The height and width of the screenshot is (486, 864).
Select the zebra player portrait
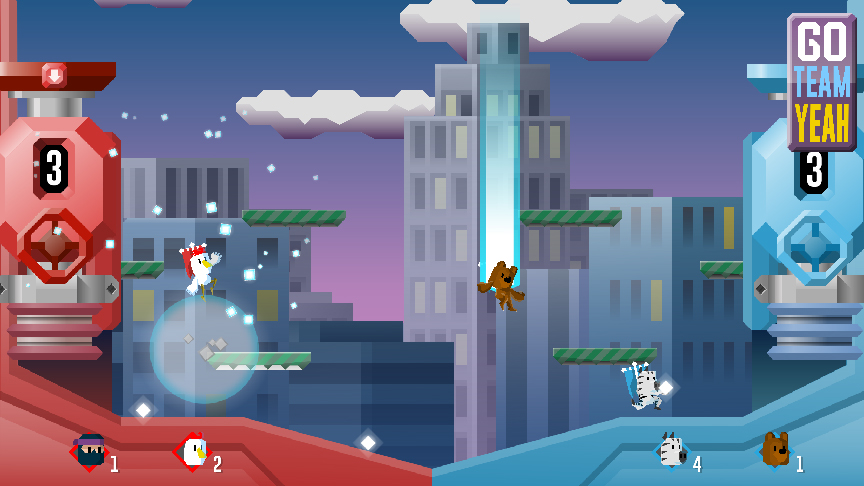[x=672, y=451]
